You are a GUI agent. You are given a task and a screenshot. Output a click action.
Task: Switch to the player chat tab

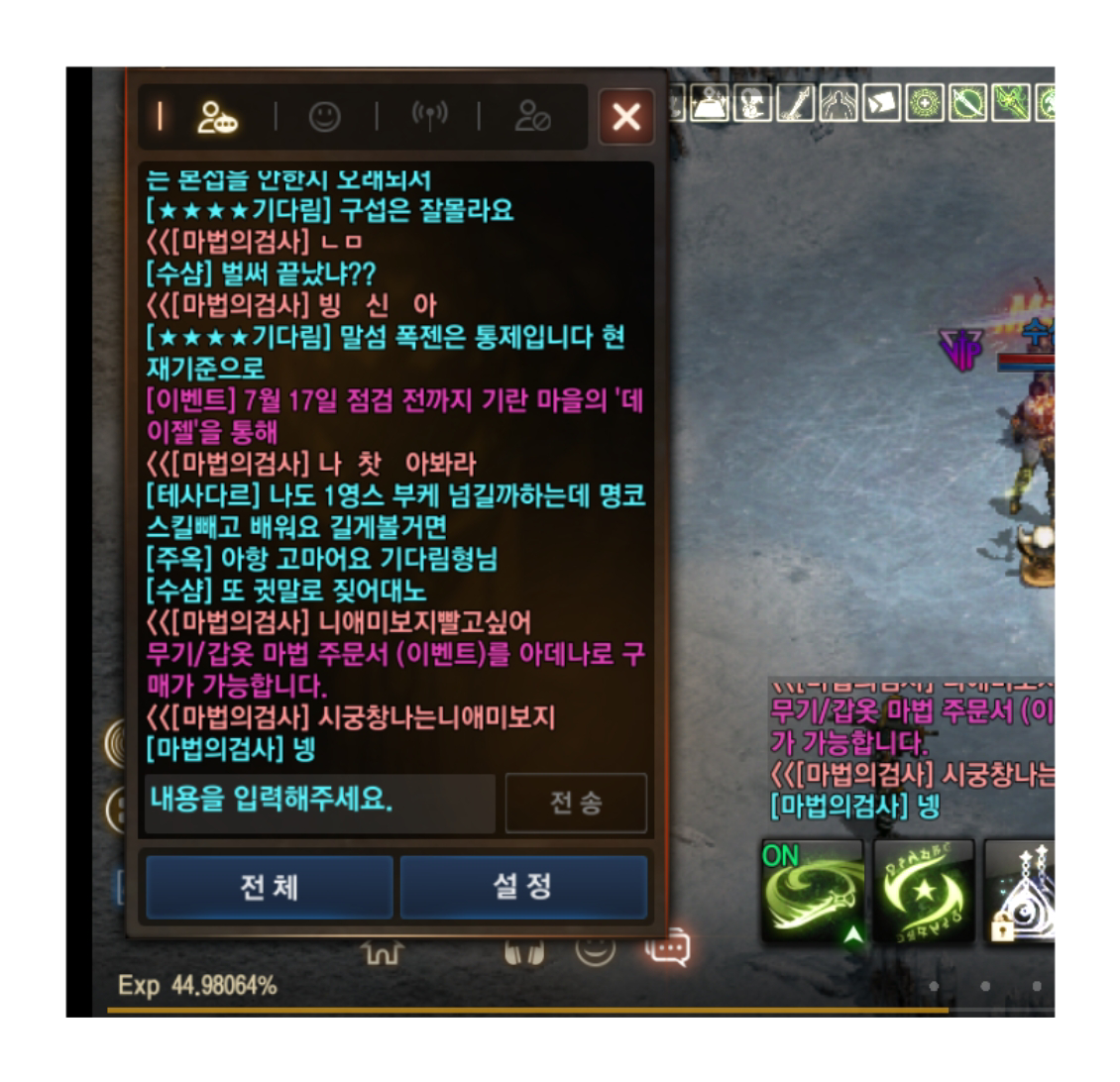tap(217, 118)
